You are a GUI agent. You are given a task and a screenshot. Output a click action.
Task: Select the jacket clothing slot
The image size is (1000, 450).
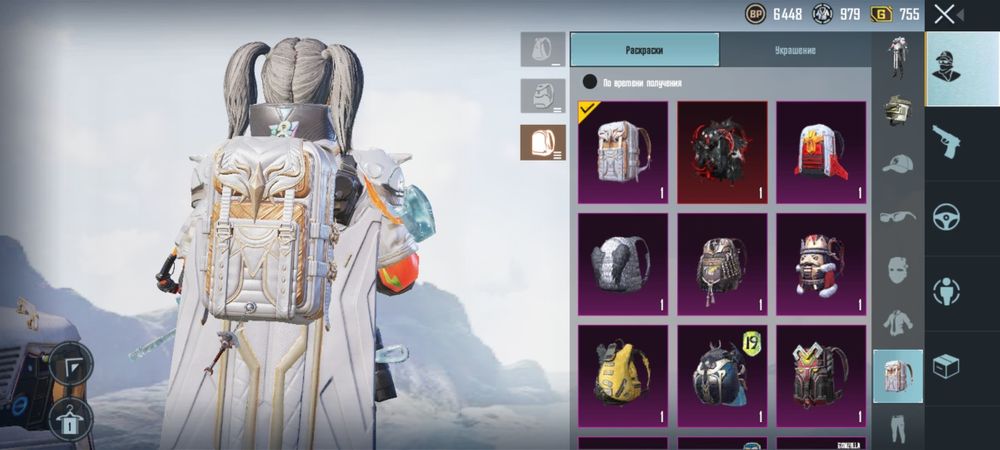click(897, 323)
